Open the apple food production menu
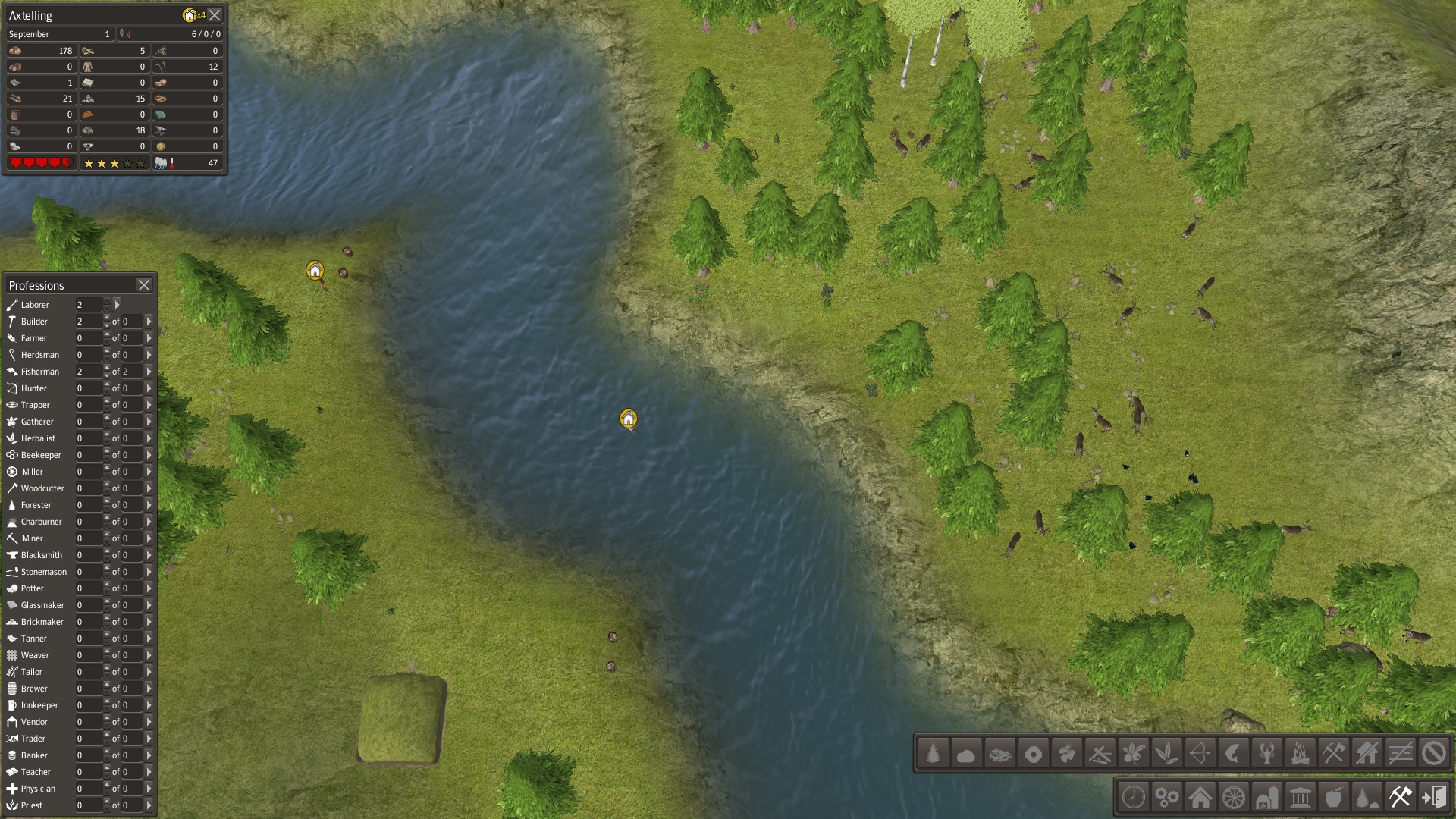The height and width of the screenshot is (819, 1456). coord(1334,798)
